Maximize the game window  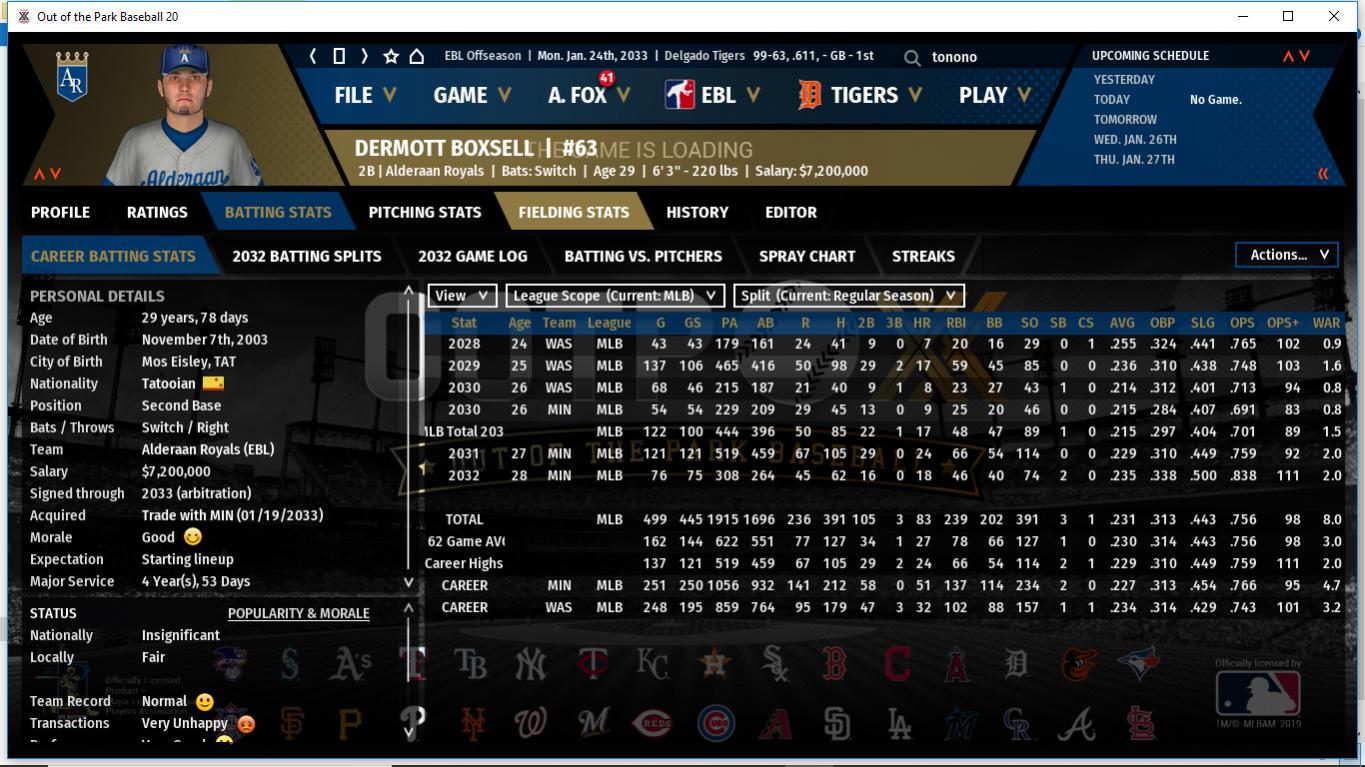pos(1288,16)
